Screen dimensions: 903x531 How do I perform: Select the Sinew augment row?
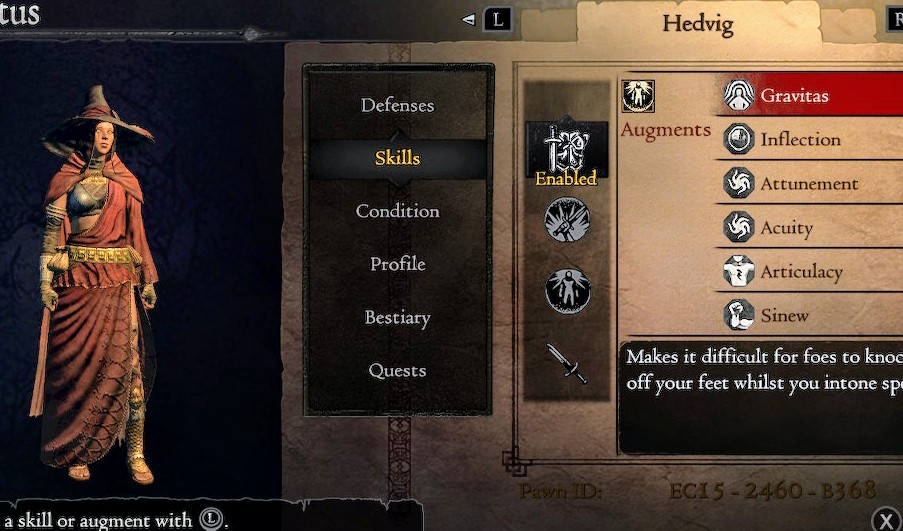(x=810, y=316)
